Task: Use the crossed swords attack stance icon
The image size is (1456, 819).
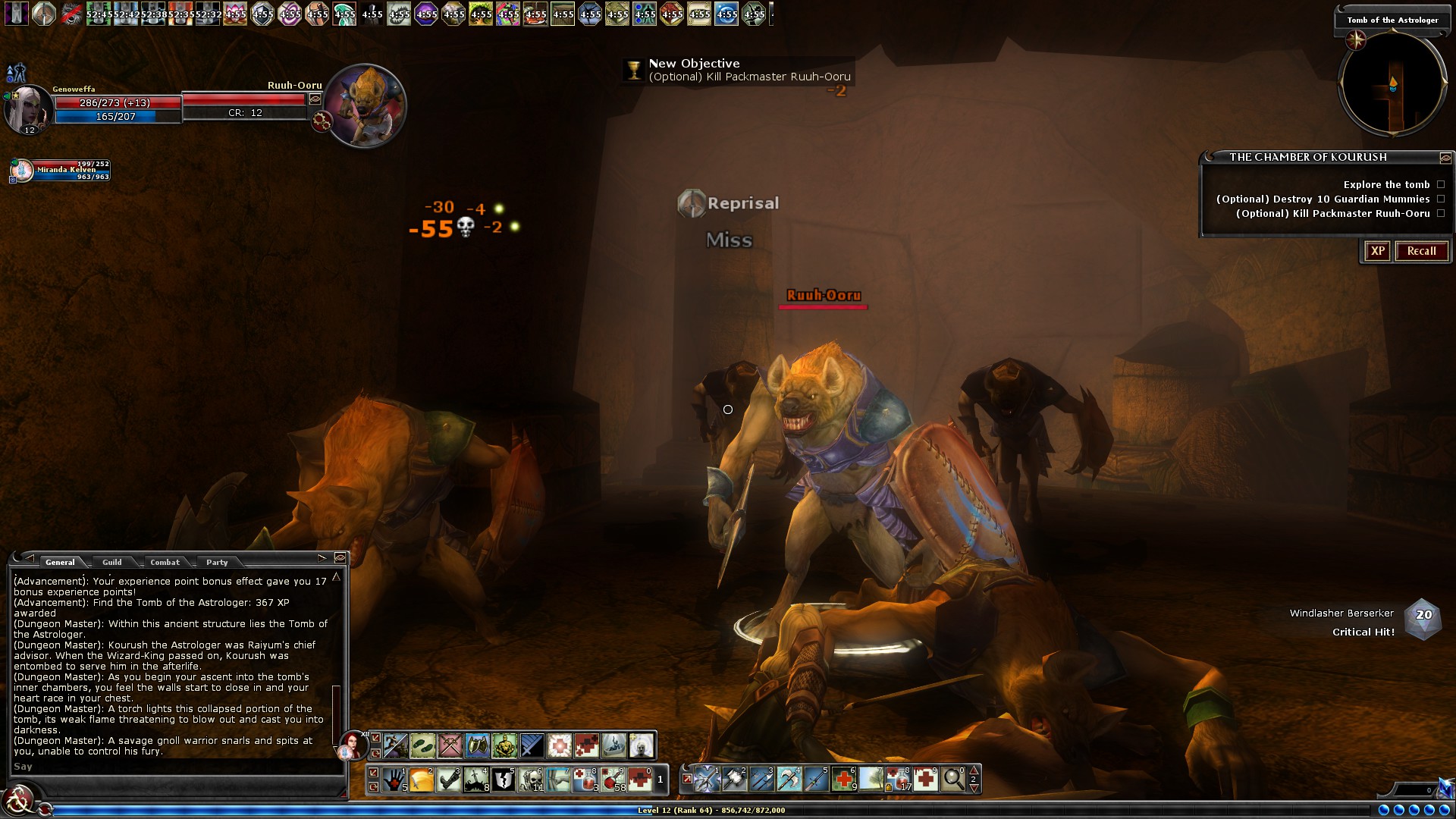Action: click(450, 745)
